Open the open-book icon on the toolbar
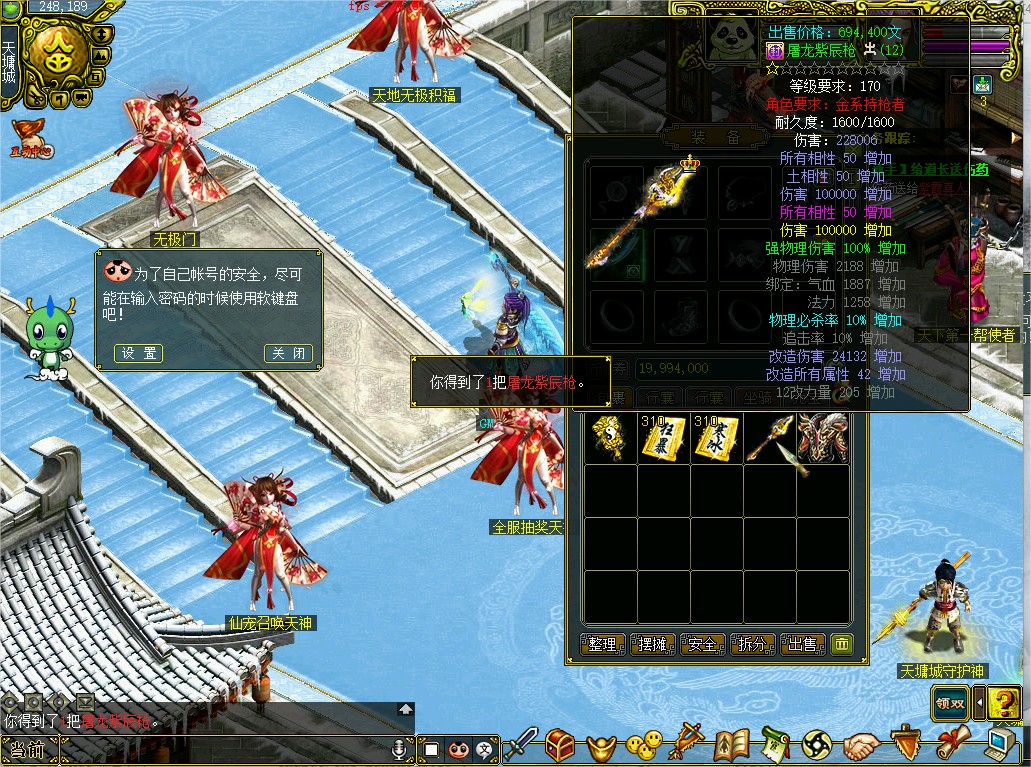 pyautogui.click(x=732, y=745)
